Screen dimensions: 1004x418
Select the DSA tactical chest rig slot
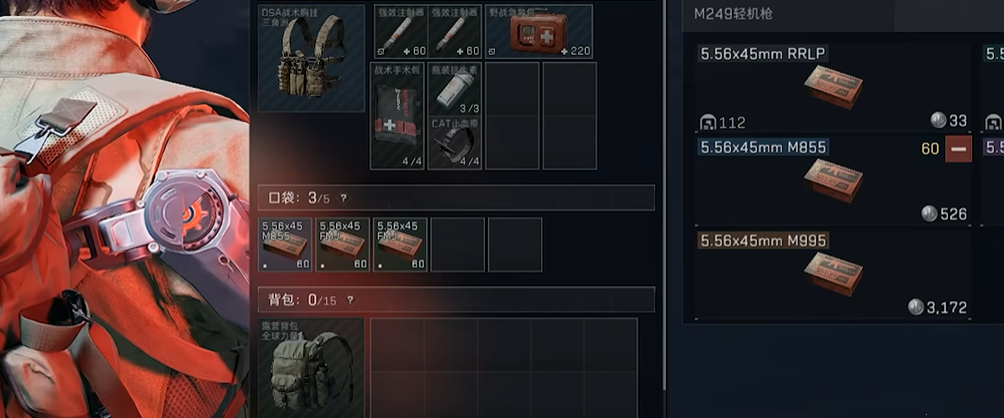click(311, 58)
